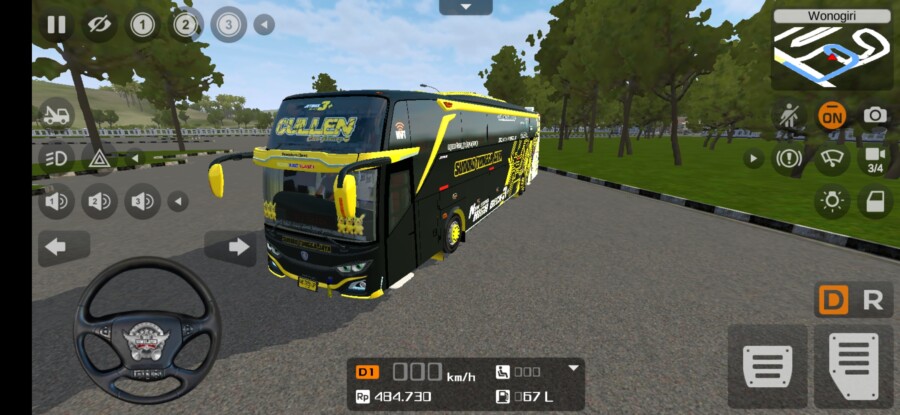
Task: Sound horn number 1
Action: (x=56, y=202)
